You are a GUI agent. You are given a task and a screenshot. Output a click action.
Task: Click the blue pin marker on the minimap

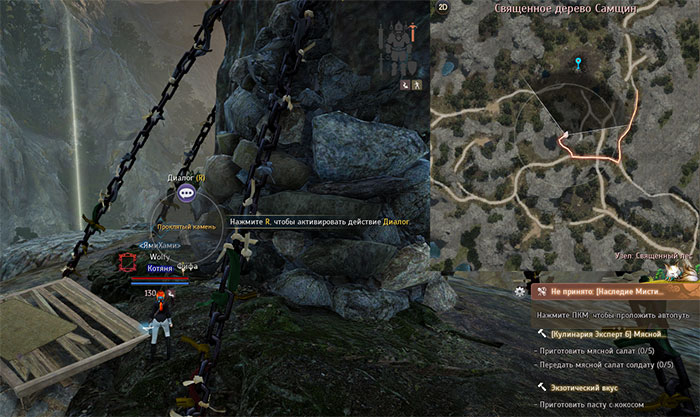(577, 65)
